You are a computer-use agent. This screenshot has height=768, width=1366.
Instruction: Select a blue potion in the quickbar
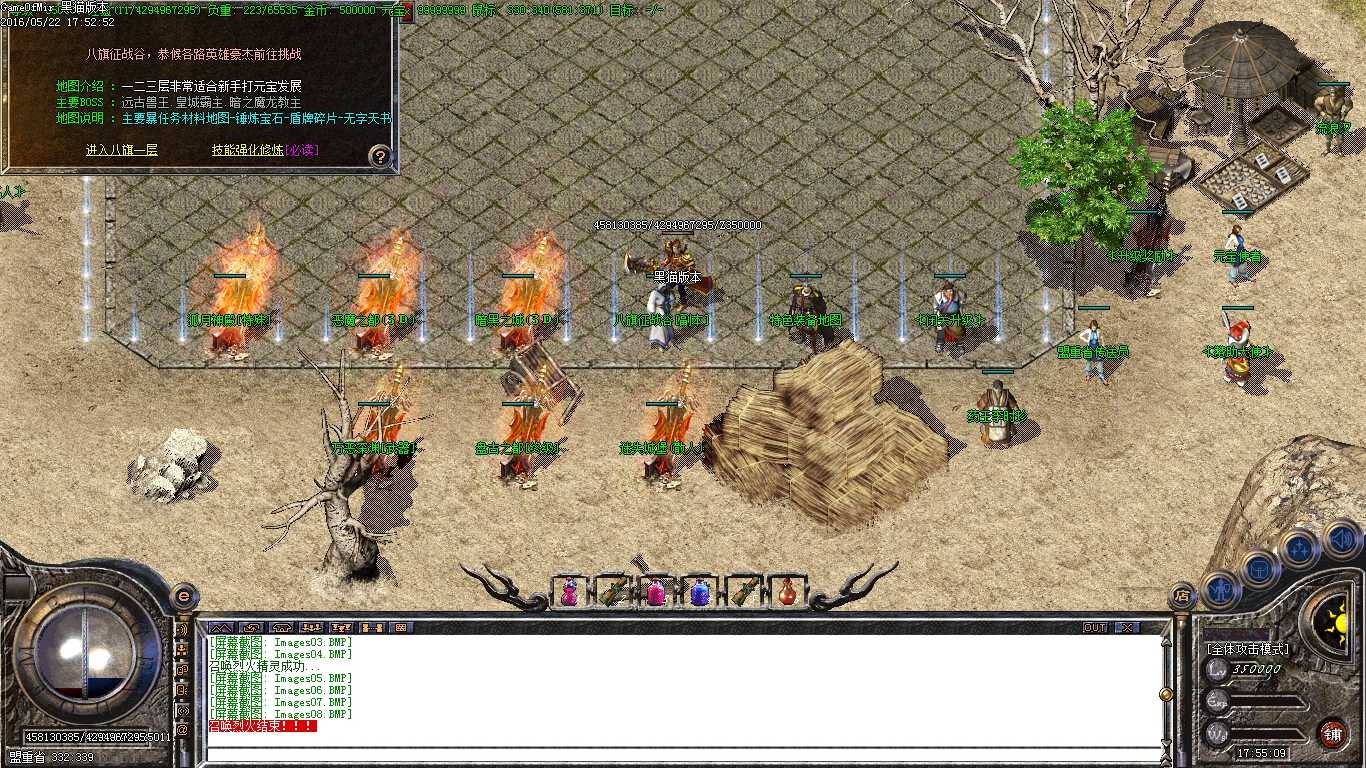pos(700,592)
